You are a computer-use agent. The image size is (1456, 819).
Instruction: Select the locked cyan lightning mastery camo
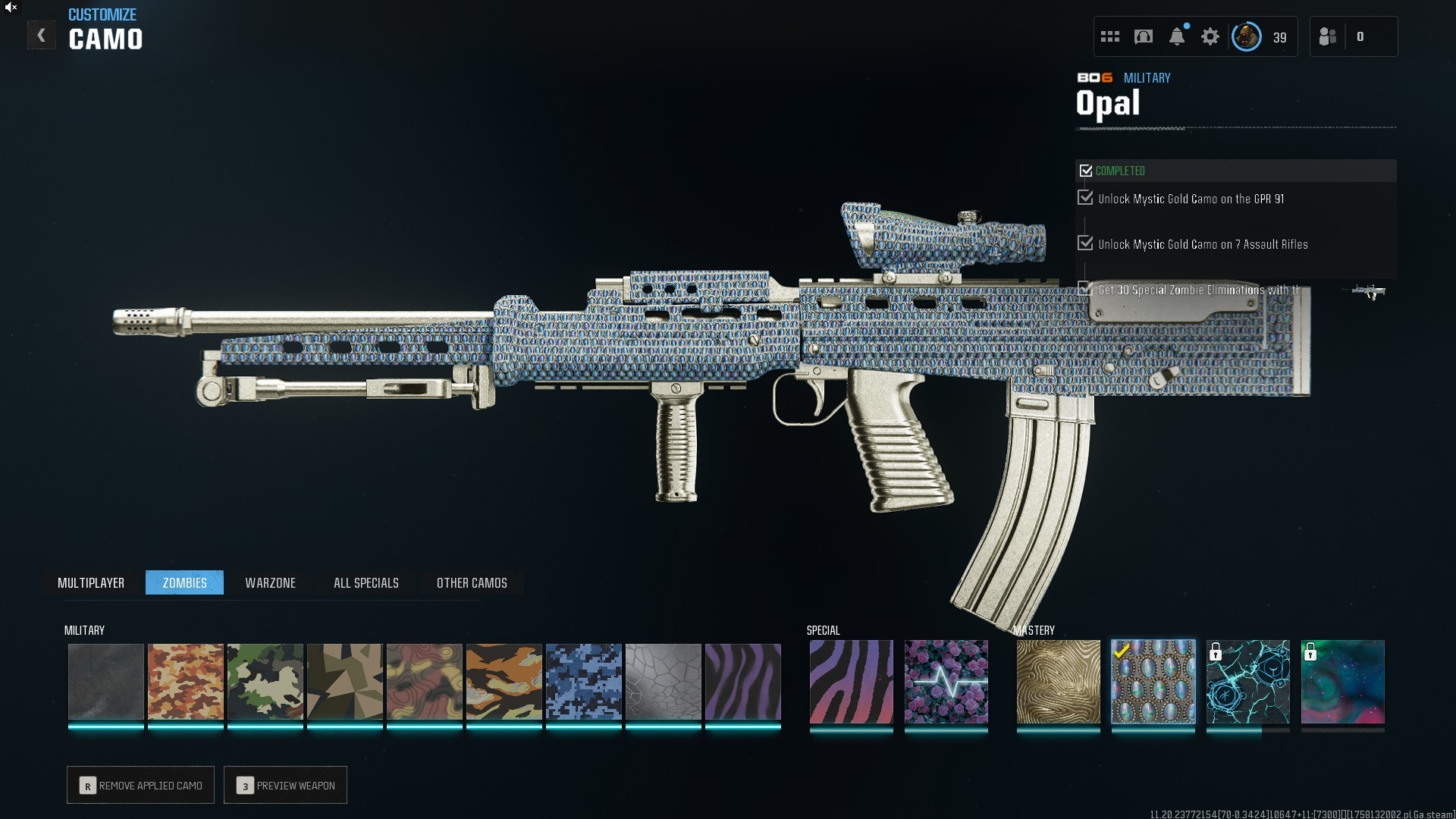pyautogui.click(x=1248, y=682)
